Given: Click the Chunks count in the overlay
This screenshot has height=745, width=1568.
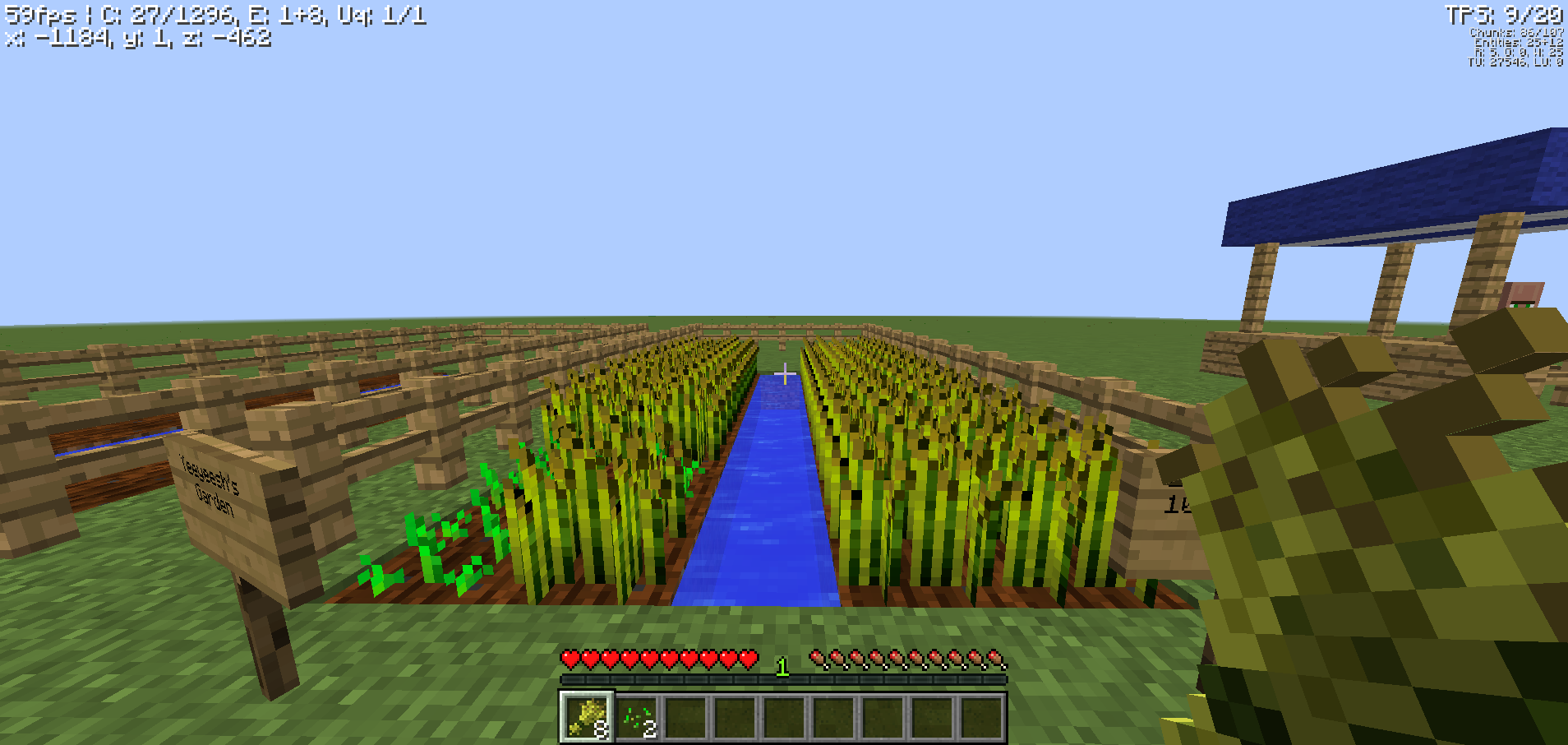Looking at the screenshot, I should [1516, 31].
